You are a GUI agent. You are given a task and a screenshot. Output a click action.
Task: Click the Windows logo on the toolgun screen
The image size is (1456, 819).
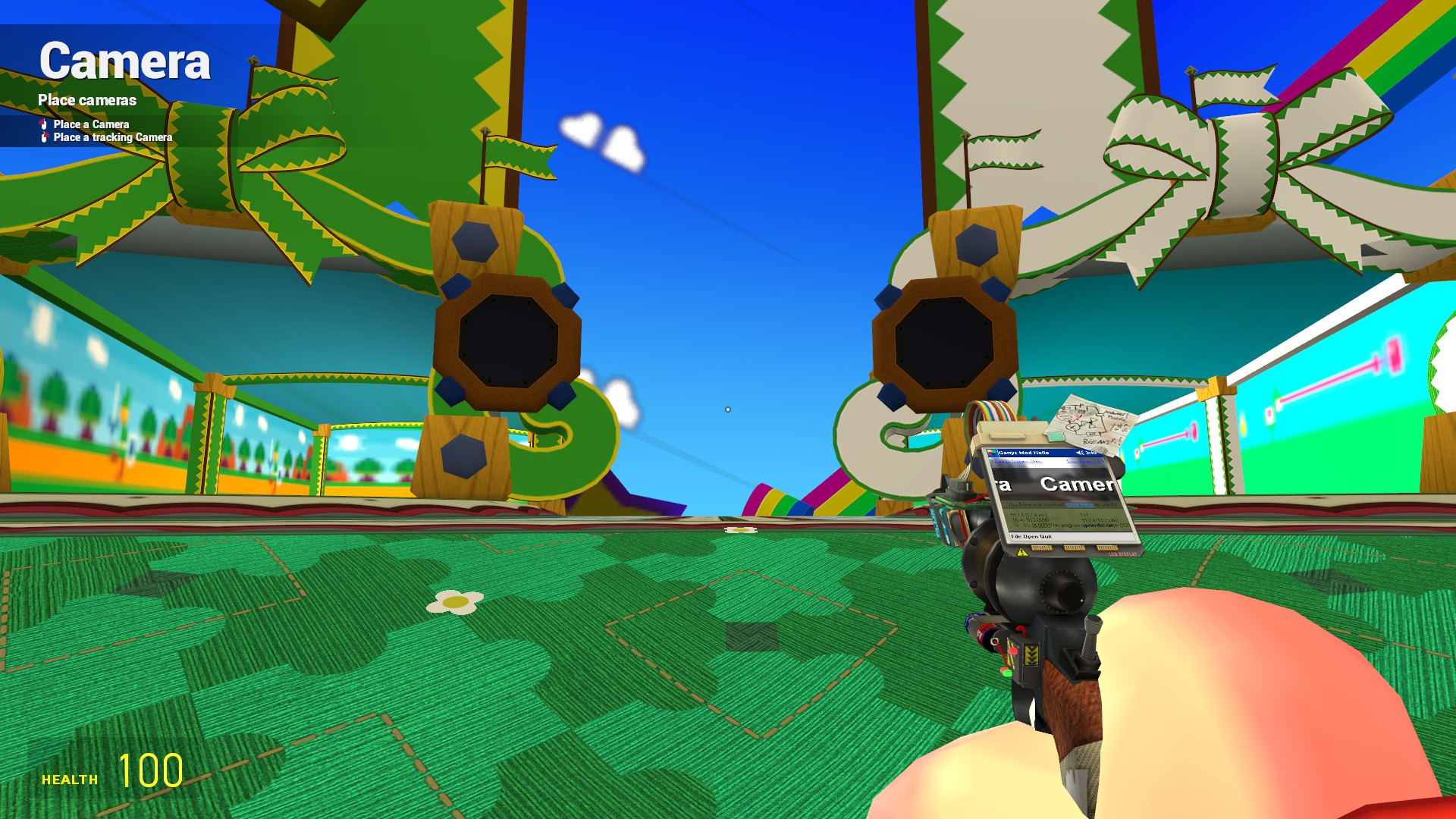pyautogui.click(x=991, y=452)
